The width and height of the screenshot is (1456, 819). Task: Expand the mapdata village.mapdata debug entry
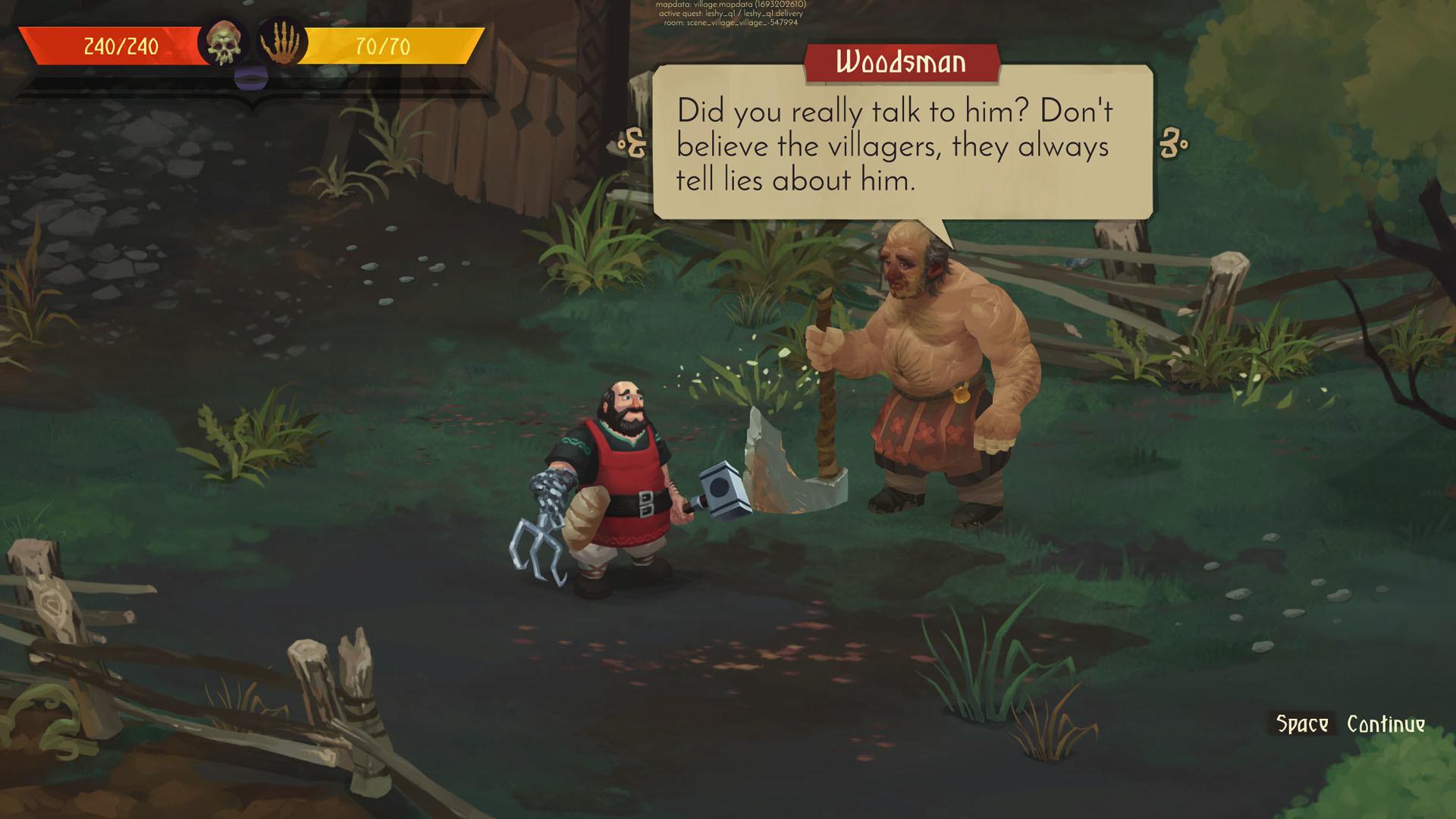click(x=730, y=5)
